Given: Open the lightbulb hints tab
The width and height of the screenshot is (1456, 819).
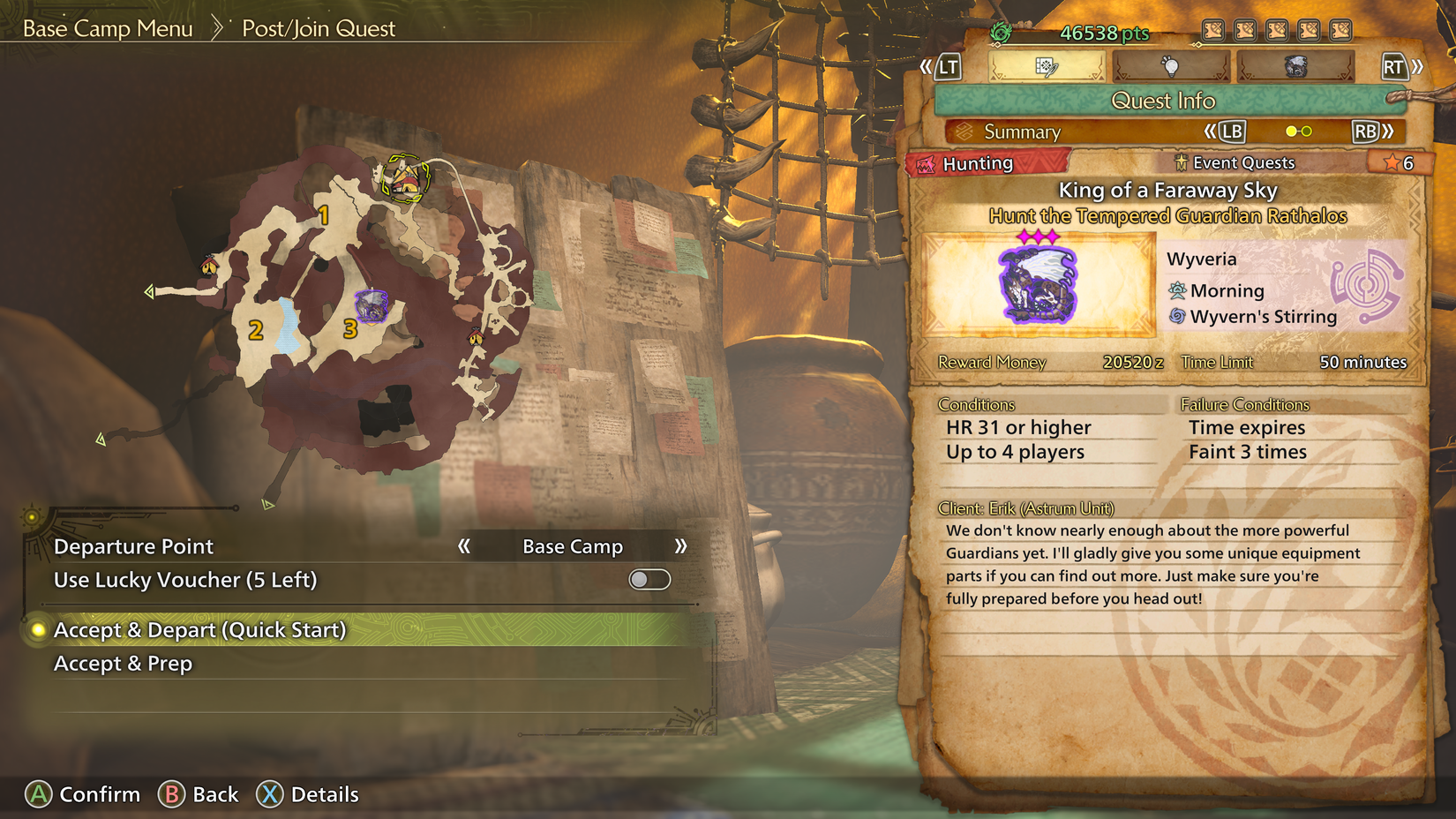Looking at the screenshot, I should (1171, 66).
